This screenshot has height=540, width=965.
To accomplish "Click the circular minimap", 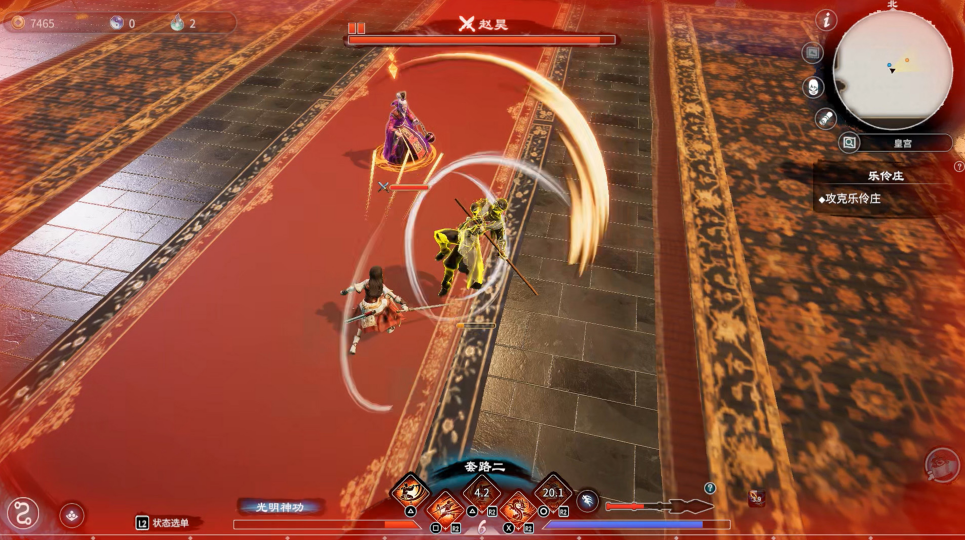I will [x=892, y=70].
